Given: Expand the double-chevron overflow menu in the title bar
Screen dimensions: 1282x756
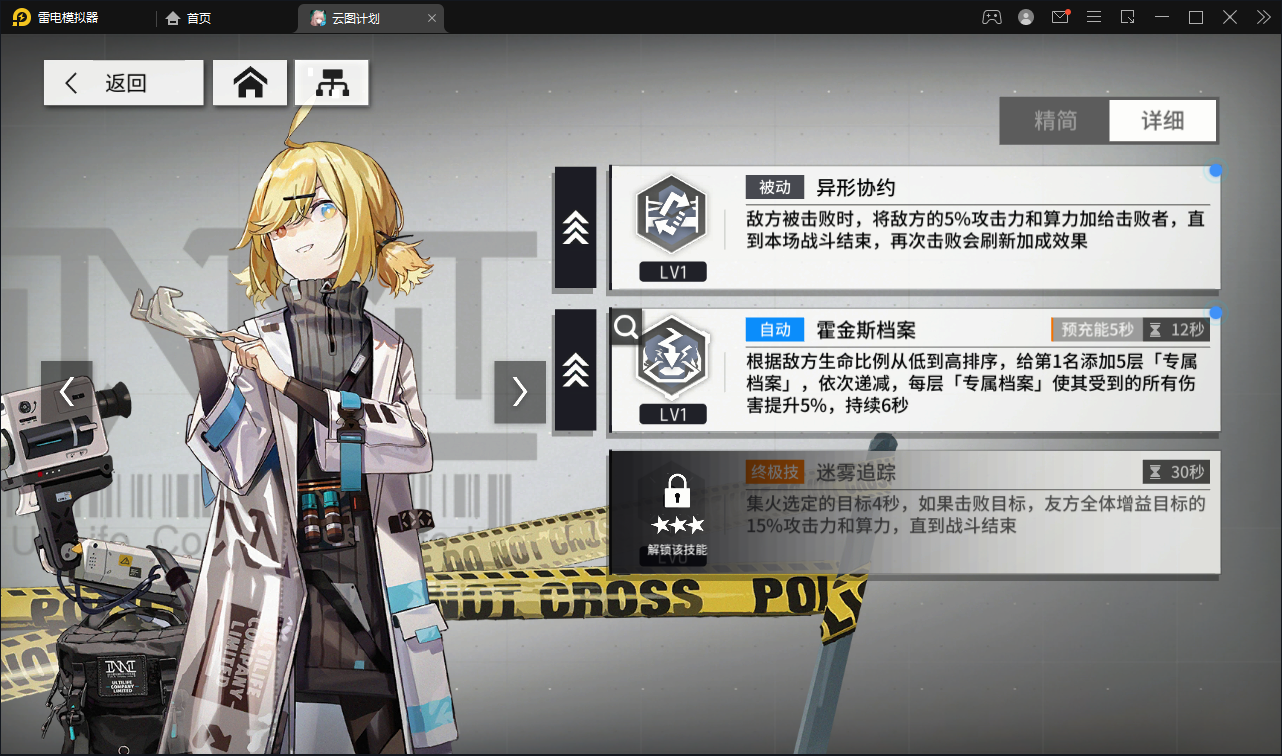Looking at the screenshot, I should pyautogui.click(x=1263, y=16).
